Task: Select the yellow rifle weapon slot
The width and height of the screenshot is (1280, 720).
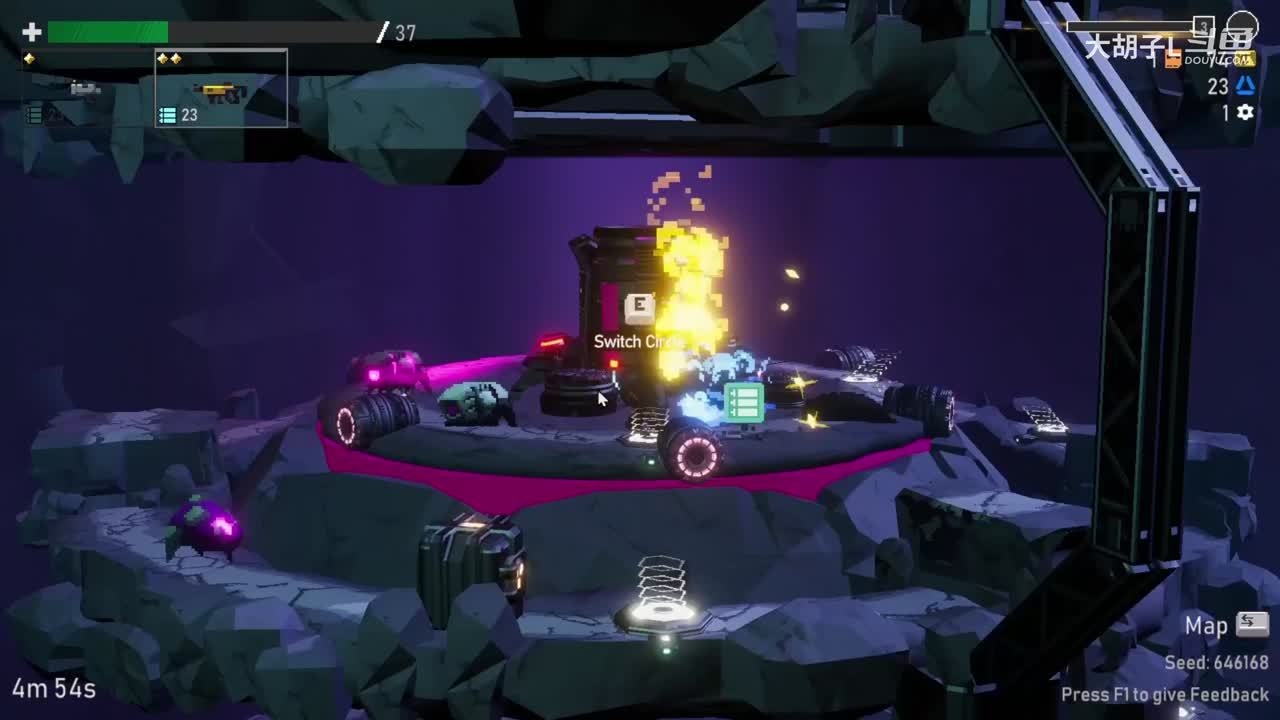Action: click(221, 91)
